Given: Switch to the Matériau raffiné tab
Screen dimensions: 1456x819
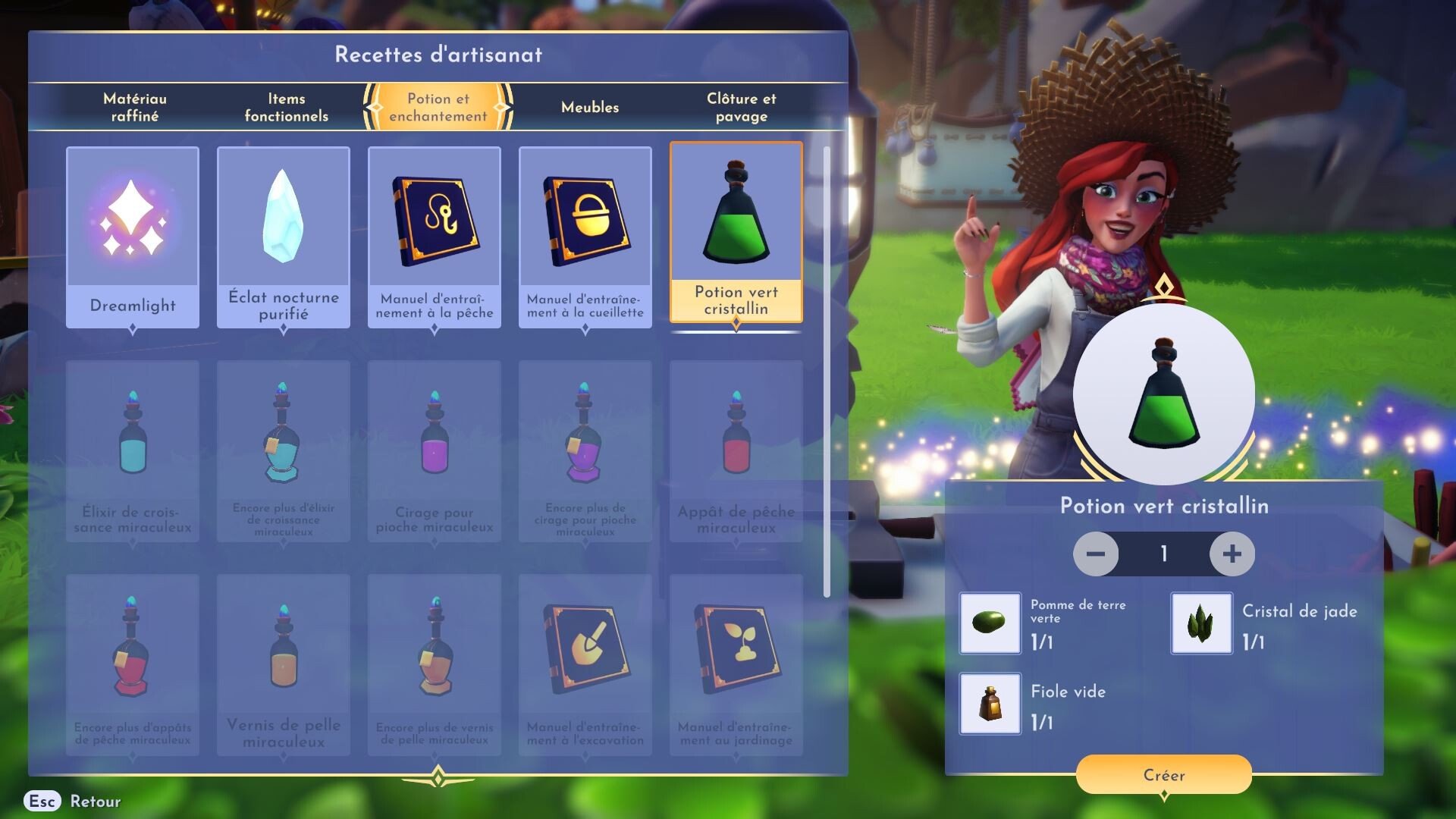Looking at the screenshot, I should coord(135,107).
